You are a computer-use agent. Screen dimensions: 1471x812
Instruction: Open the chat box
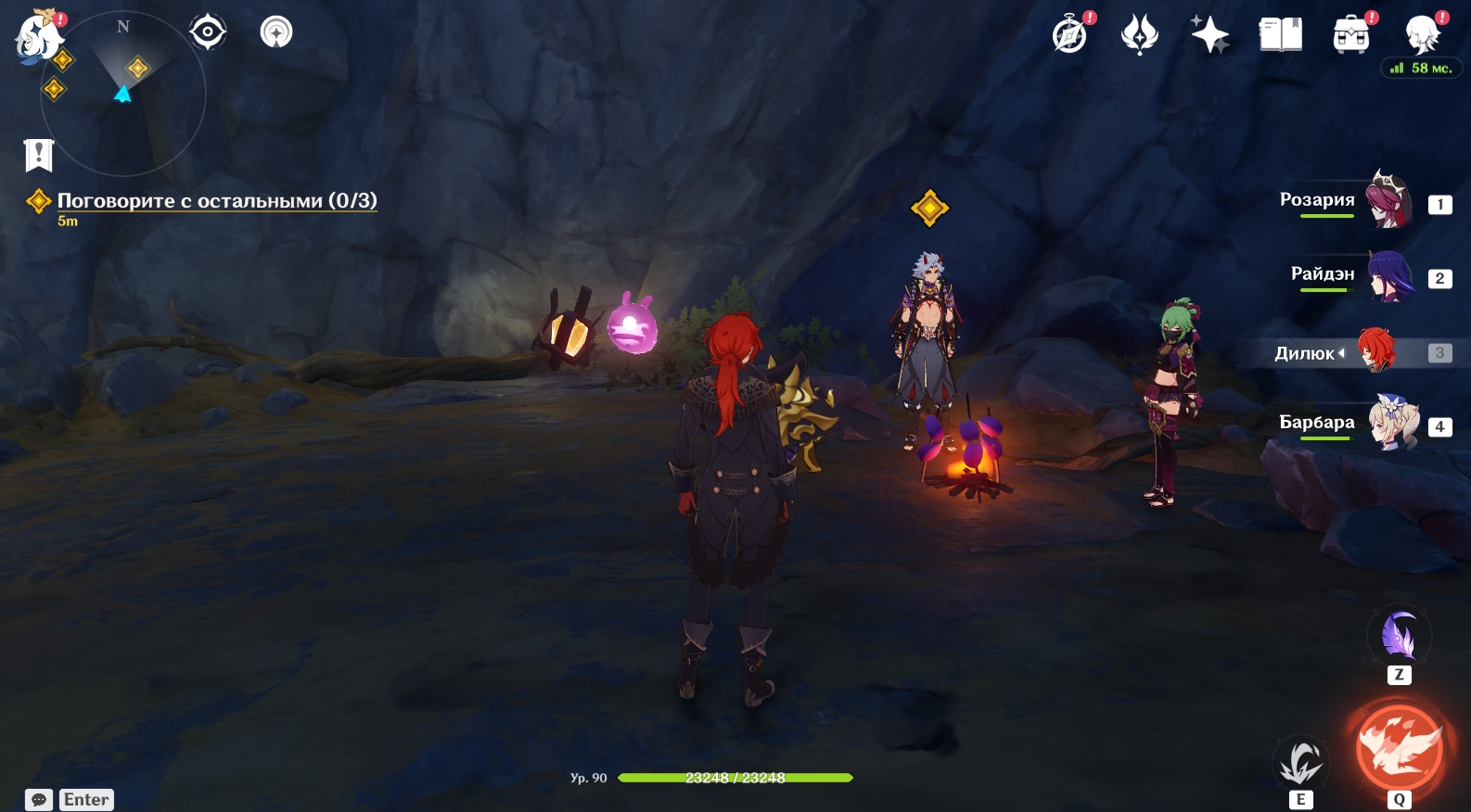point(39,800)
